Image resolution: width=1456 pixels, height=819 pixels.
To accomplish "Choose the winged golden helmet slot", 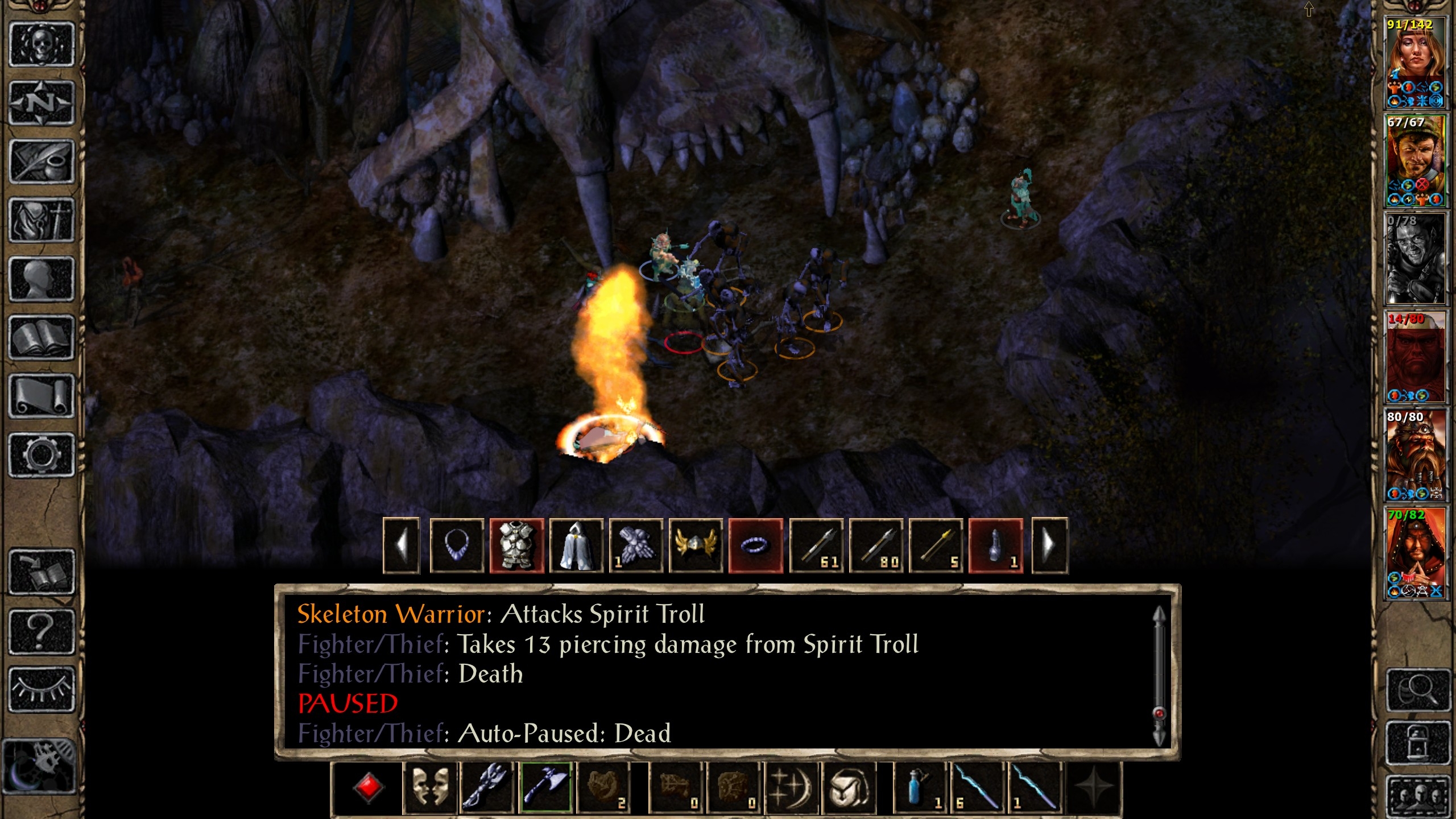I will (x=696, y=546).
